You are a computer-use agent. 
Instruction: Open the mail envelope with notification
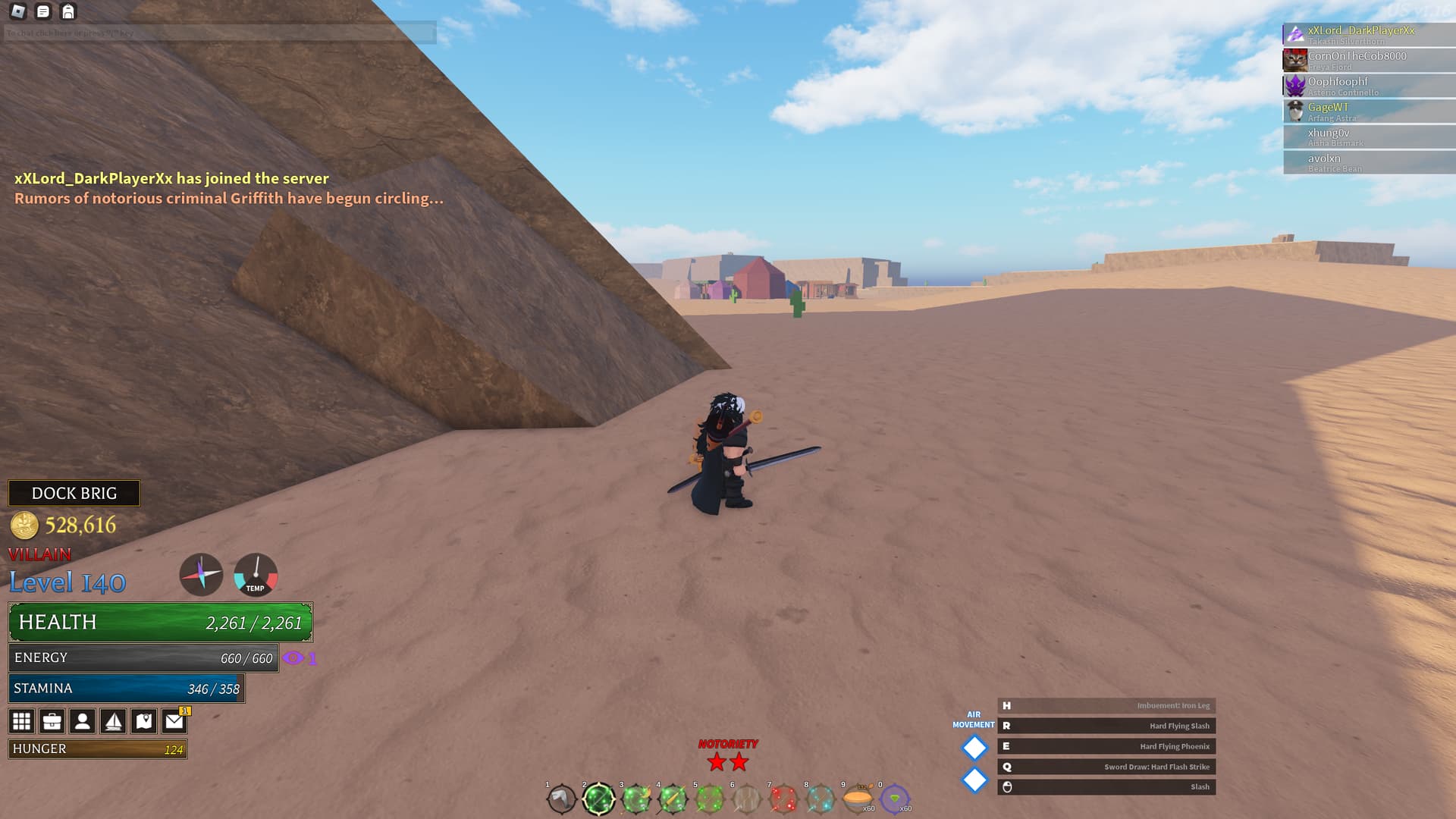pyautogui.click(x=174, y=721)
